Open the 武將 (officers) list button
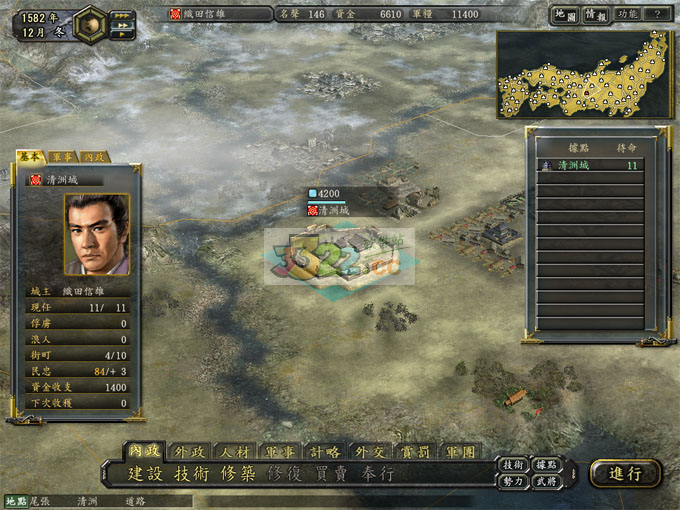This screenshot has width=680, height=510. [x=546, y=481]
